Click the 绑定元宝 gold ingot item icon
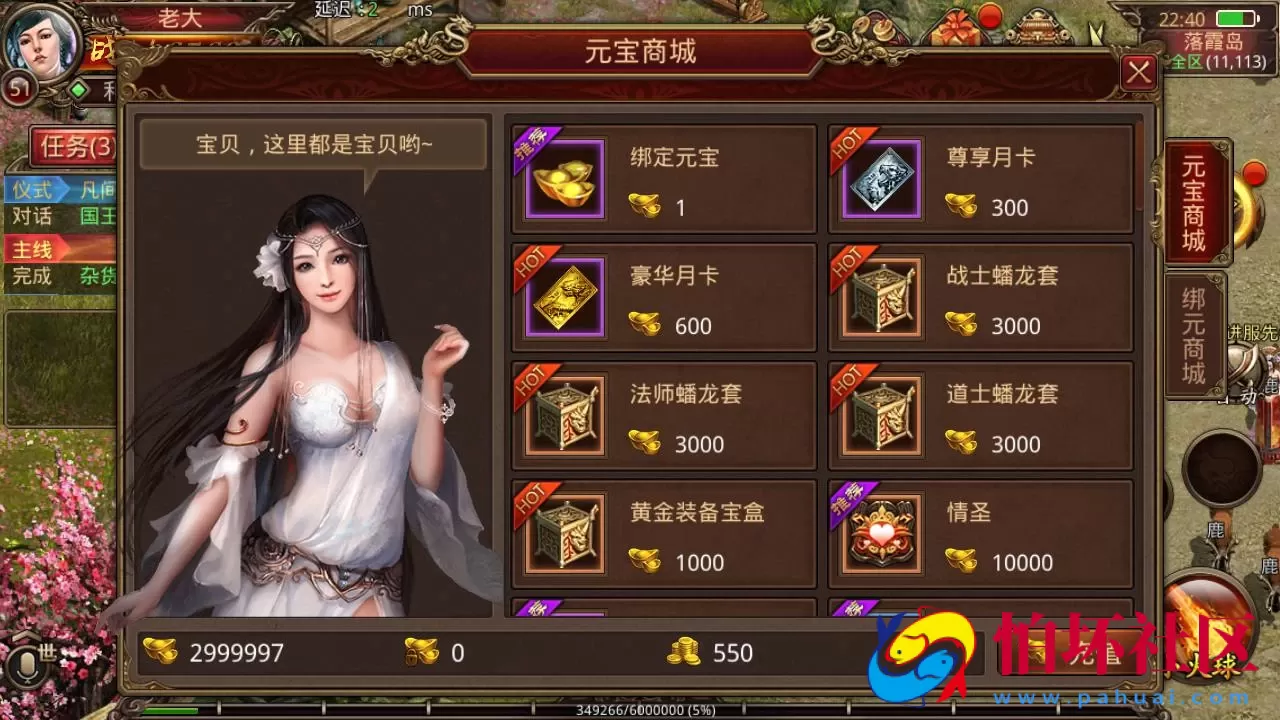Screen dimensions: 1280x720 click(566, 180)
